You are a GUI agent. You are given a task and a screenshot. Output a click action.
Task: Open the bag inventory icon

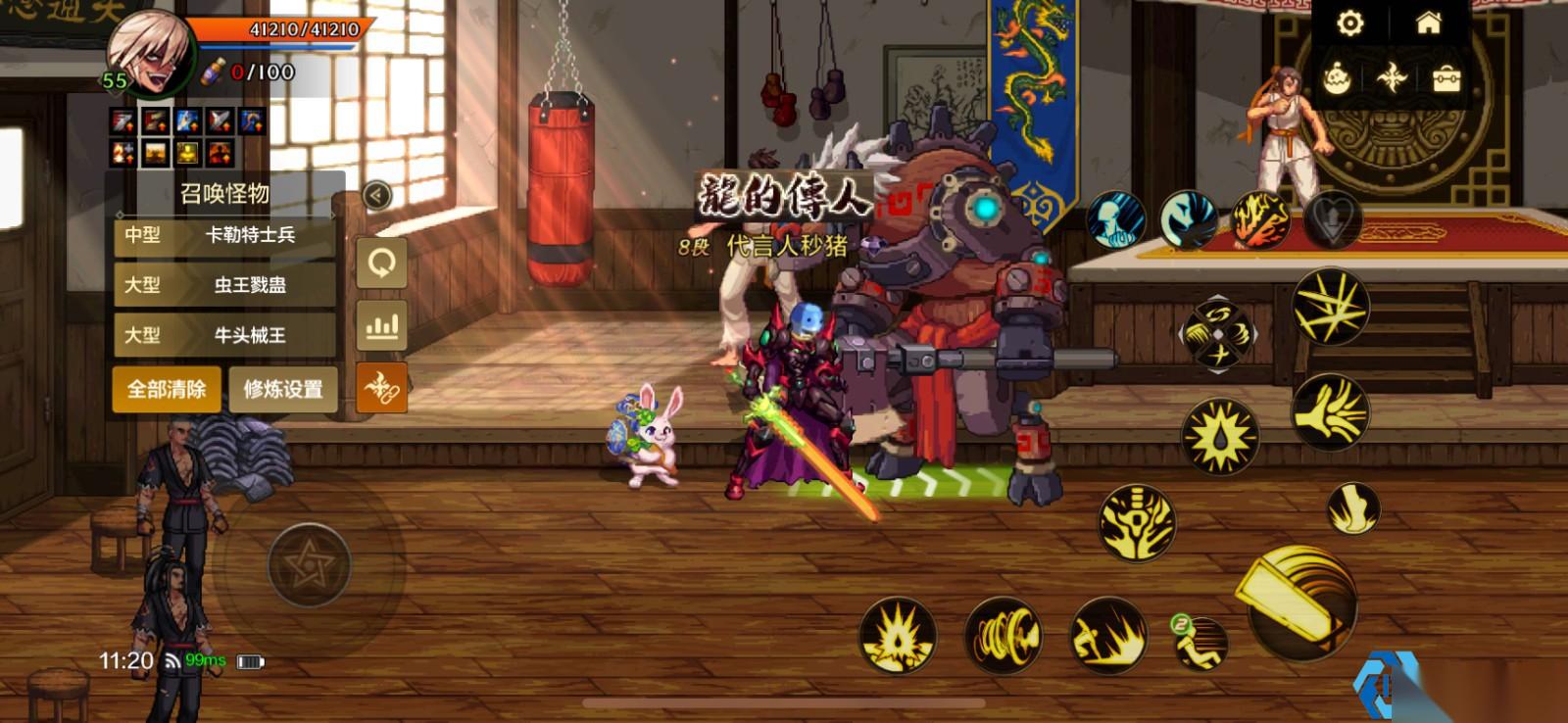[1446, 78]
